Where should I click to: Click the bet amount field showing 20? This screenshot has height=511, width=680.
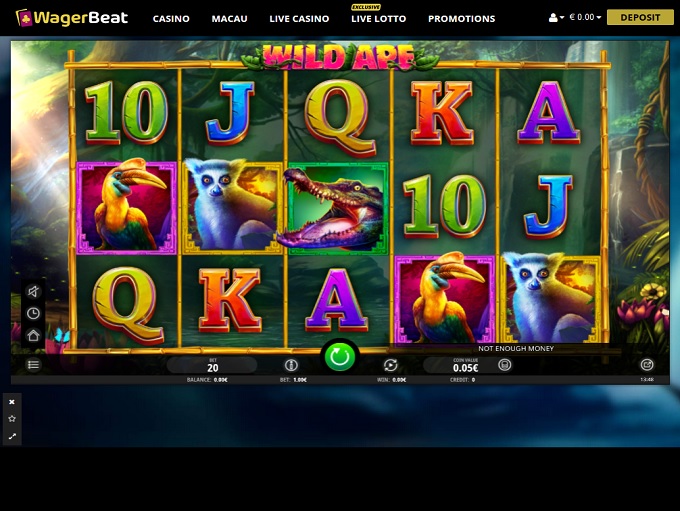tap(212, 366)
